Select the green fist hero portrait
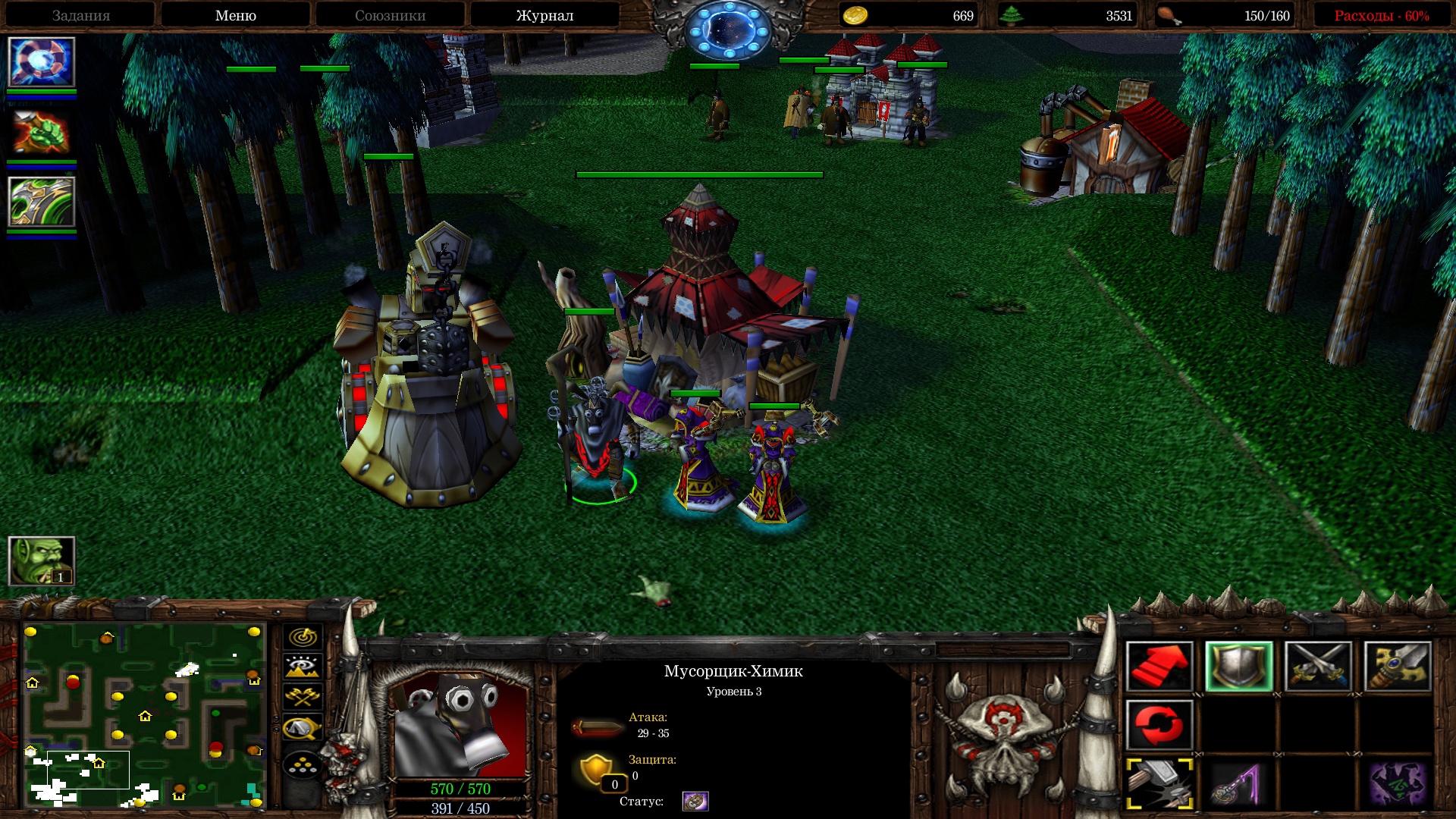 tap(42, 133)
